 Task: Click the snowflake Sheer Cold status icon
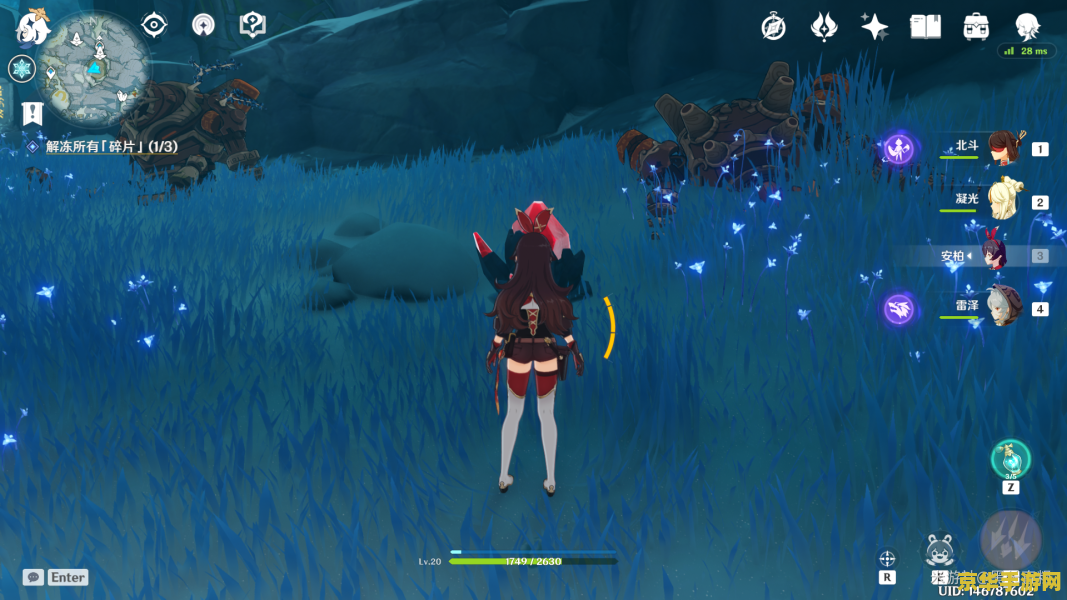point(21,69)
